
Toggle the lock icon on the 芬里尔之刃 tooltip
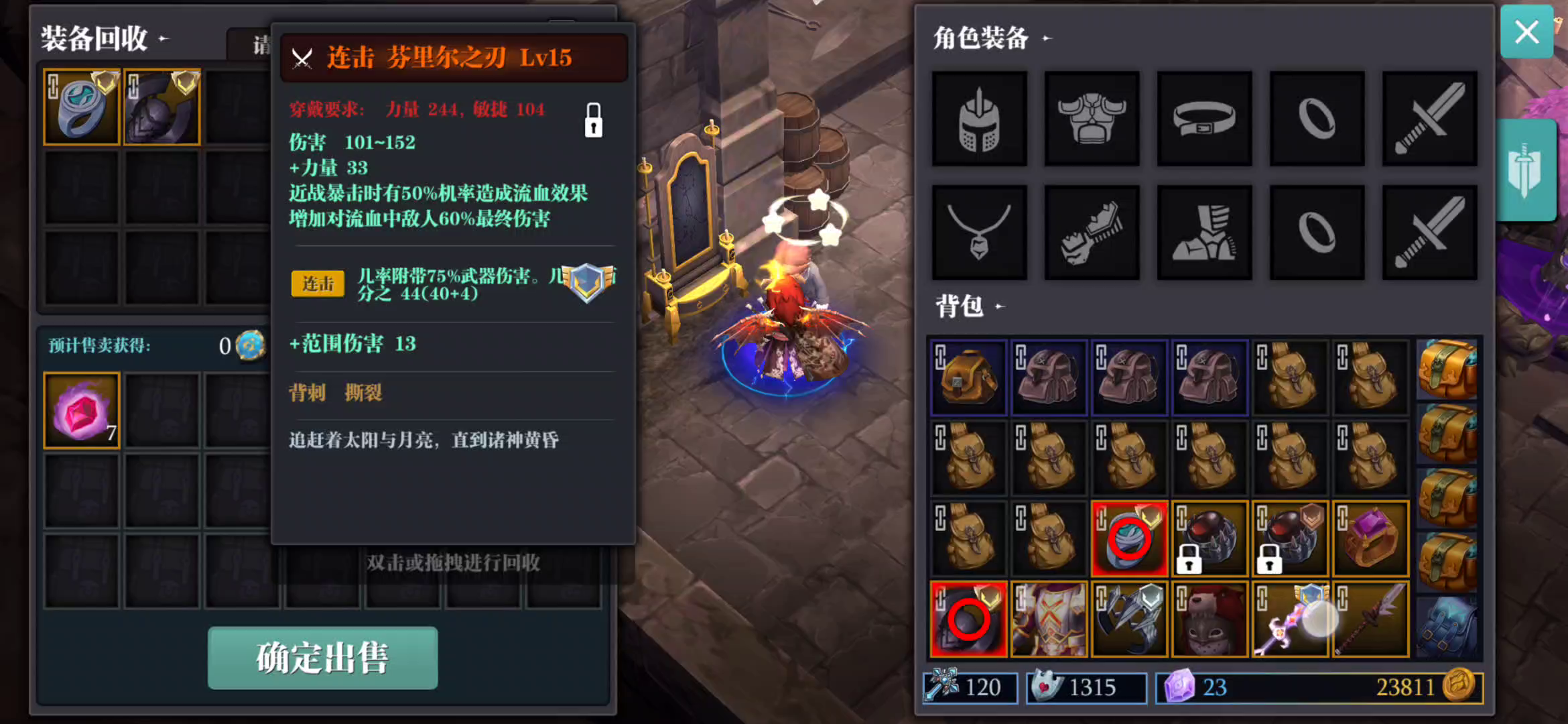pos(593,122)
